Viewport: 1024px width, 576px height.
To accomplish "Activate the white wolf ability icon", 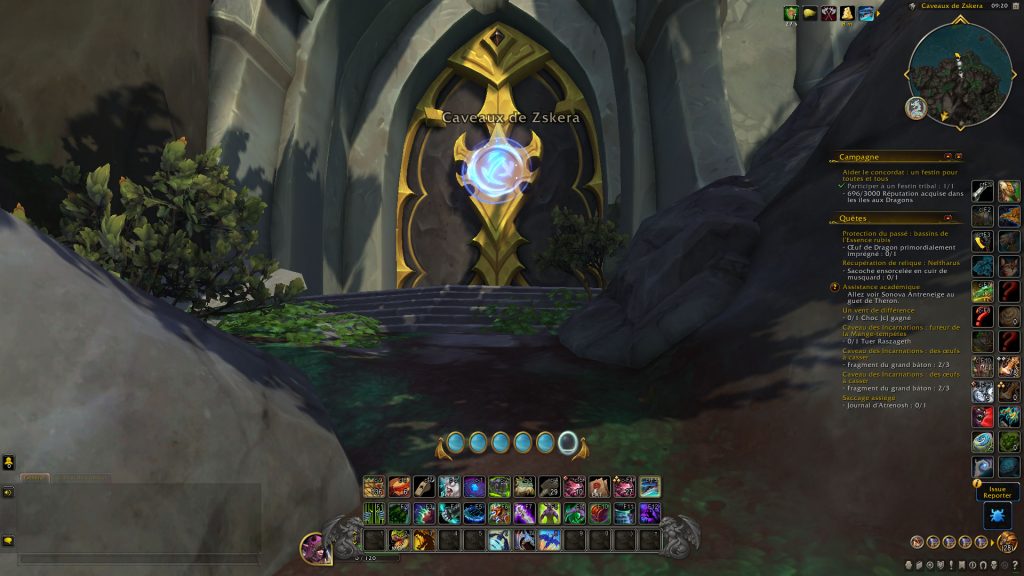I will tap(449, 487).
